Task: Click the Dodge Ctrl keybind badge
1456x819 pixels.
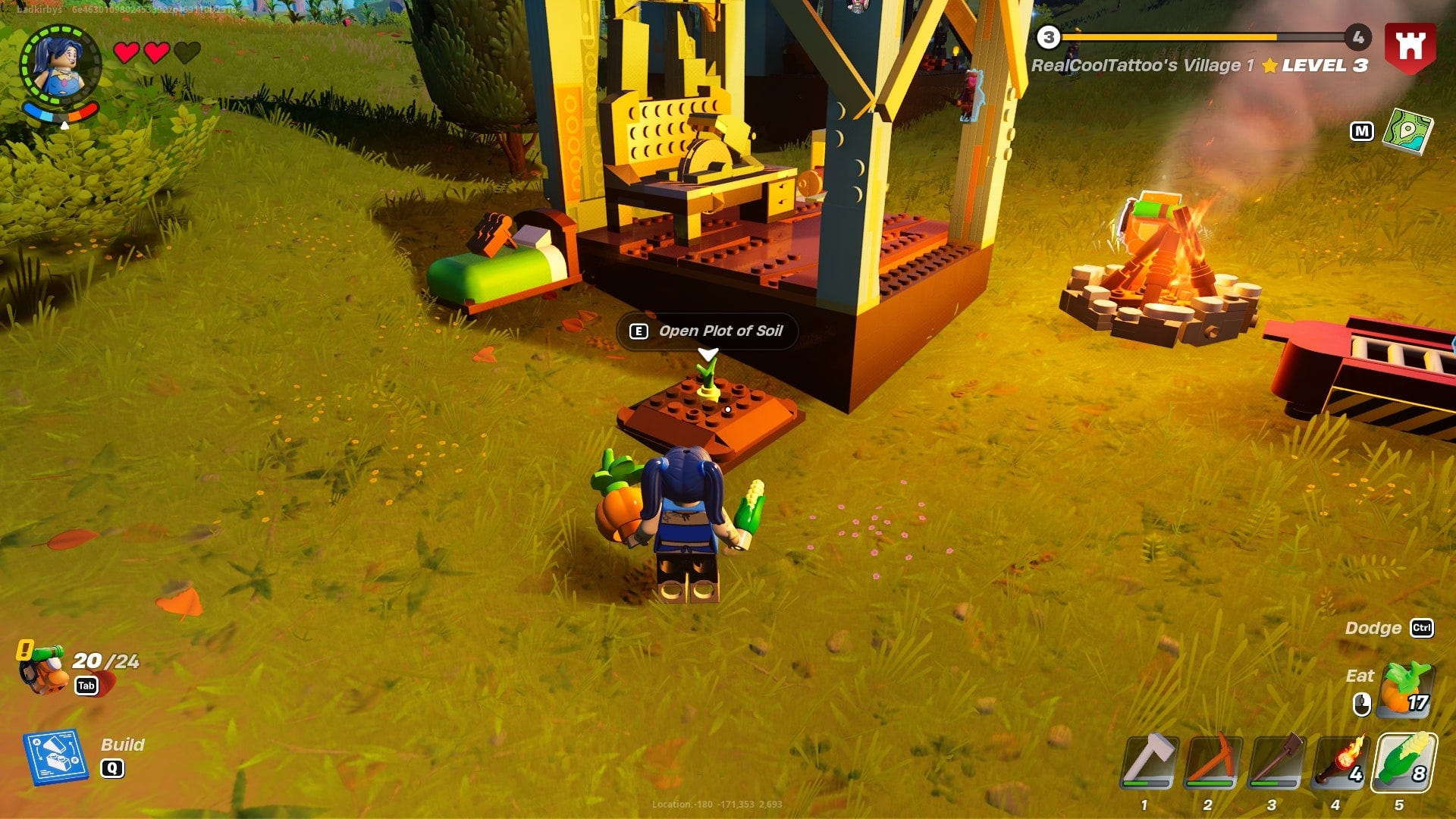Action: pos(1423,629)
